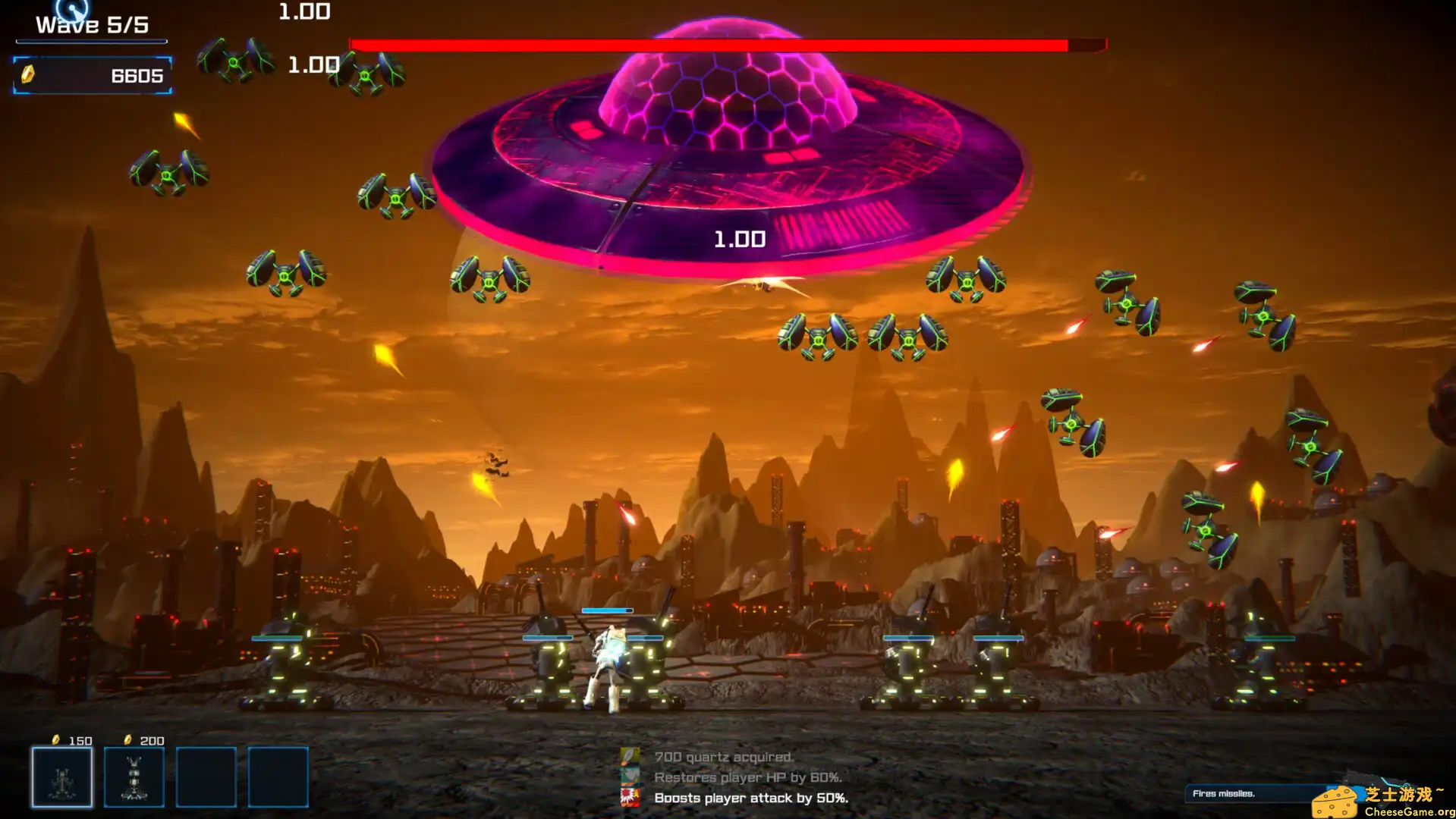The image size is (1456, 819).
Task: Click the yellow quartz pickup notification icon
Action: 631,756
